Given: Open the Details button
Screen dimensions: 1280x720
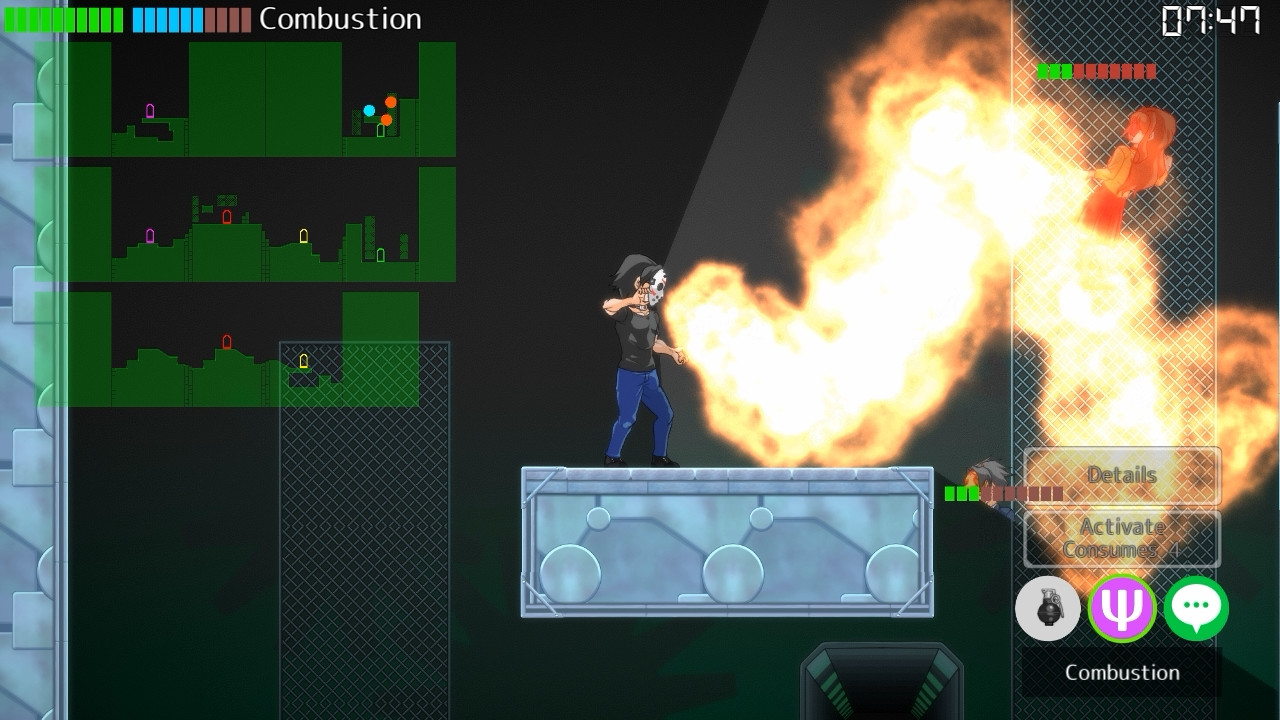Looking at the screenshot, I should (1121, 476).
